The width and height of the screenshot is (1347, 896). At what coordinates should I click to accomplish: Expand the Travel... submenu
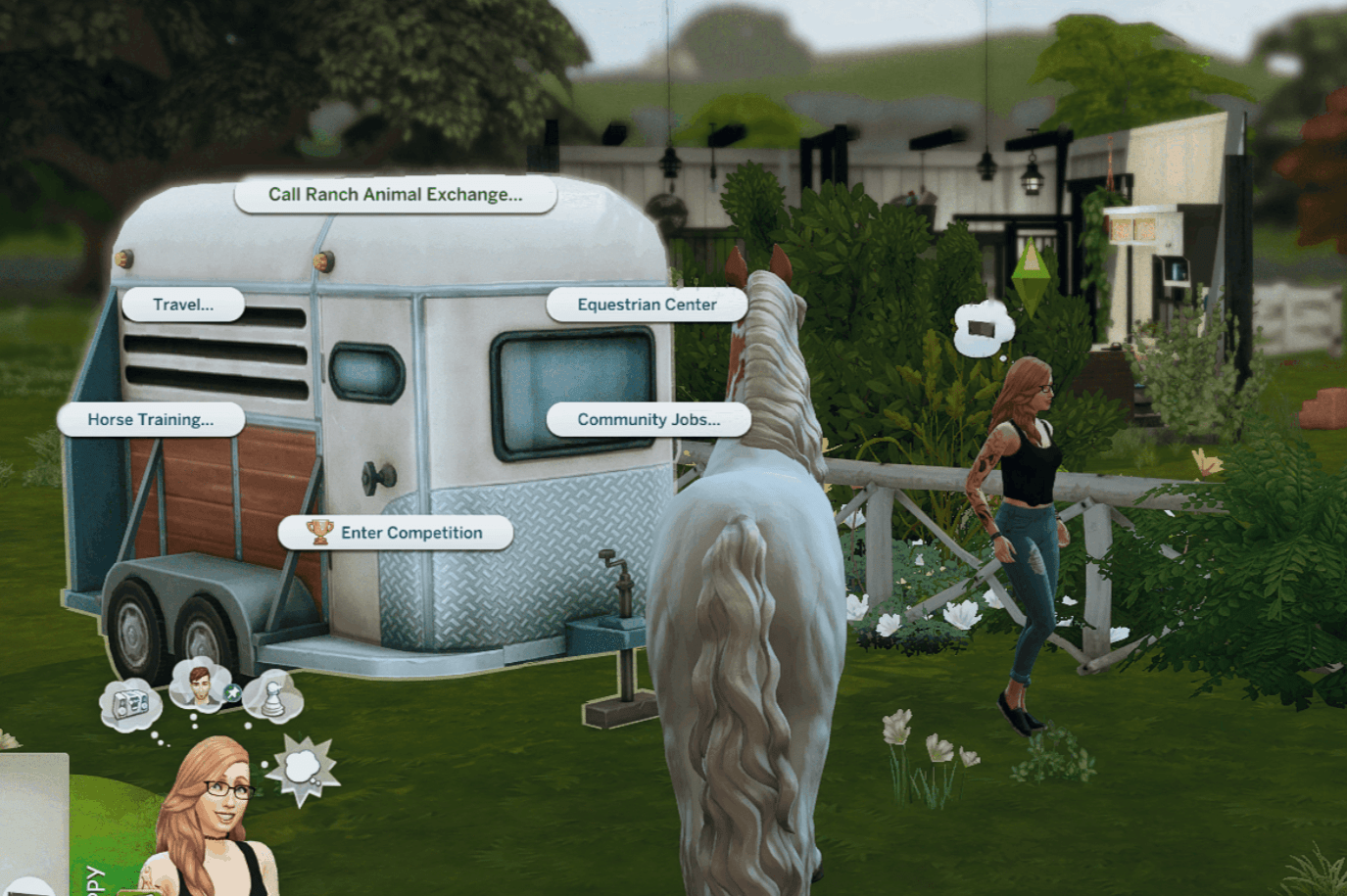182,305
